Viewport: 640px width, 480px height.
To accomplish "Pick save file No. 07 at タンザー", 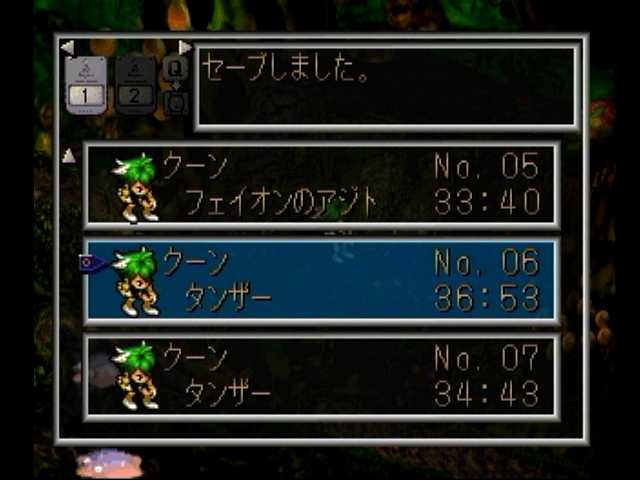I will pos(322,376).
